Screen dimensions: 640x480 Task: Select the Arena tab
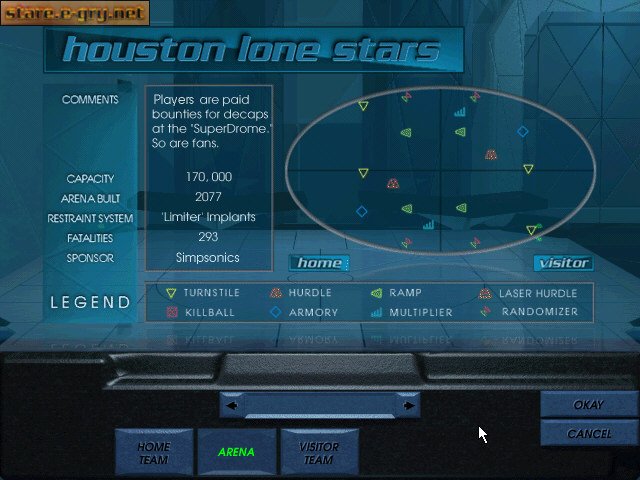[237, 452]
